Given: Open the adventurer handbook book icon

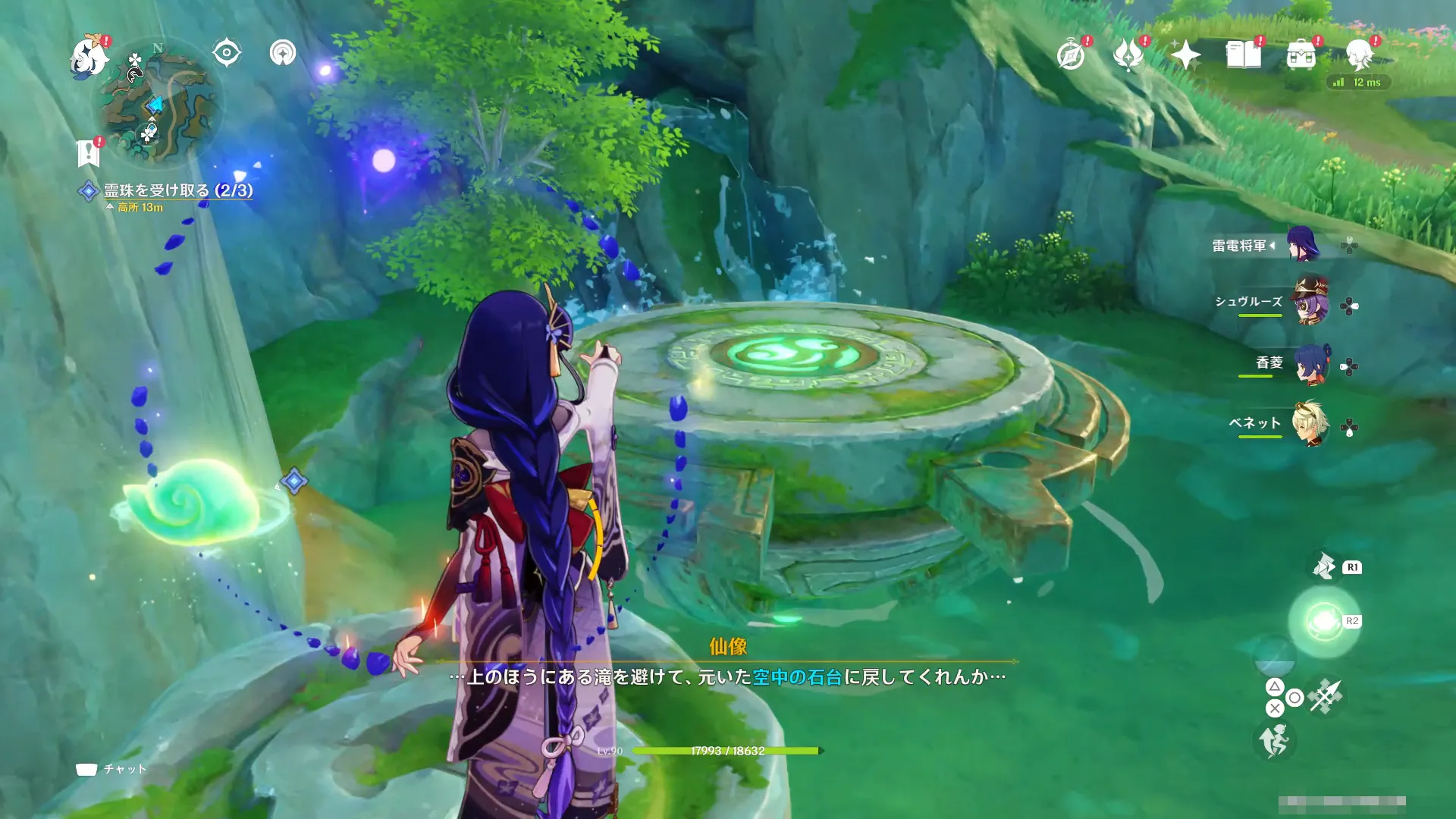Looking at the screenshot, I should coord(1244,55).
